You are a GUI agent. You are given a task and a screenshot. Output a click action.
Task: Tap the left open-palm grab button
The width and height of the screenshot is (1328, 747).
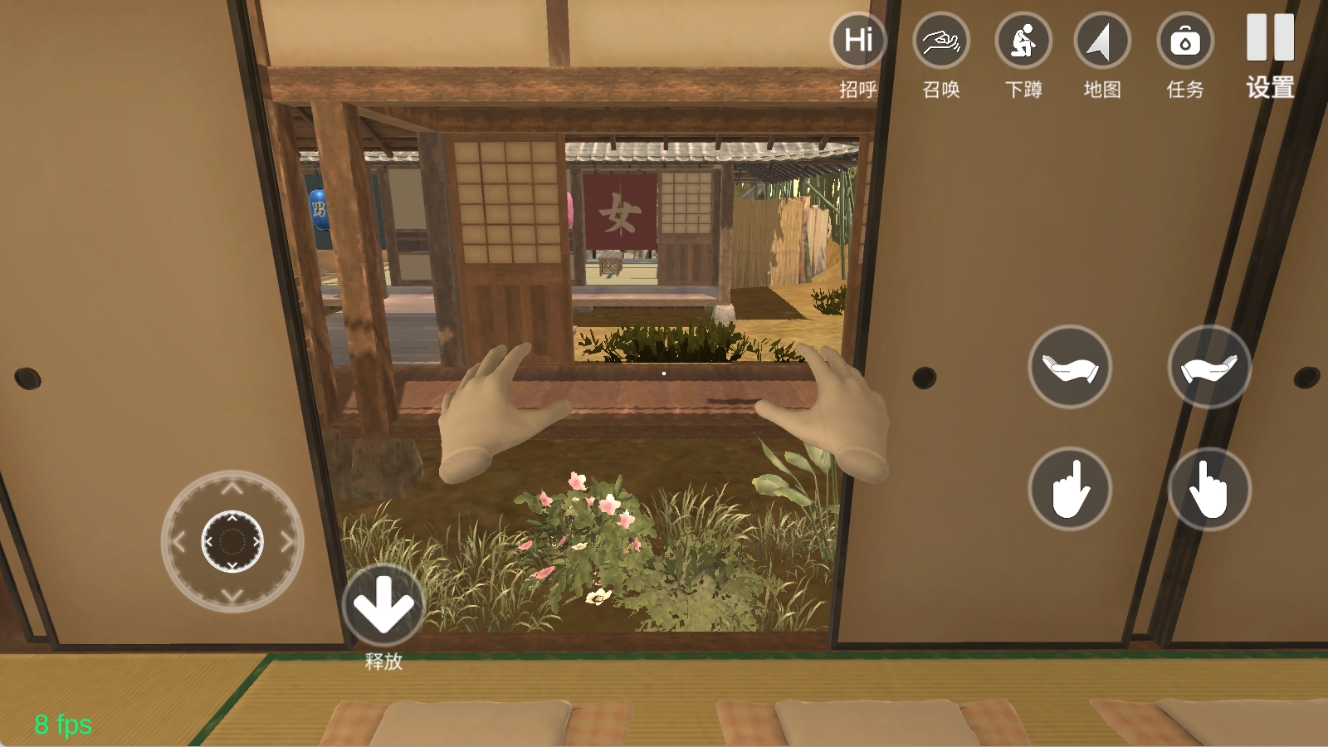(x=1069, y=367)
